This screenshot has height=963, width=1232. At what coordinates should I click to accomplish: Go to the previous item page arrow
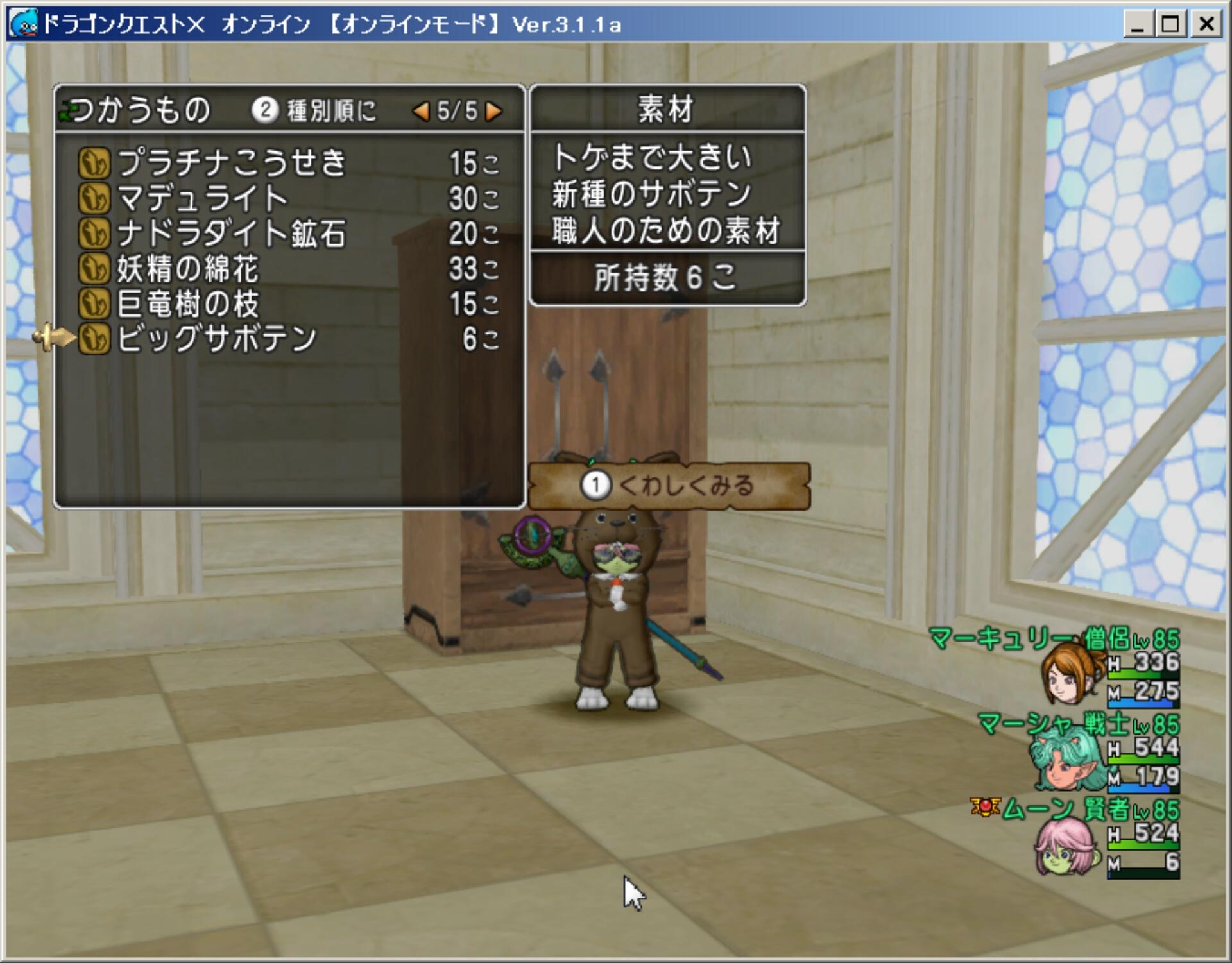click(421, 112)
